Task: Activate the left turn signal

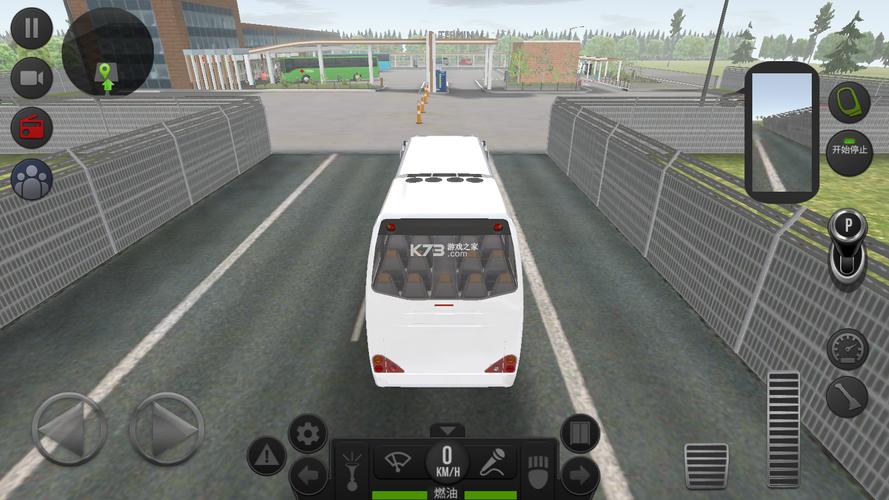Action: coord(308,477)
